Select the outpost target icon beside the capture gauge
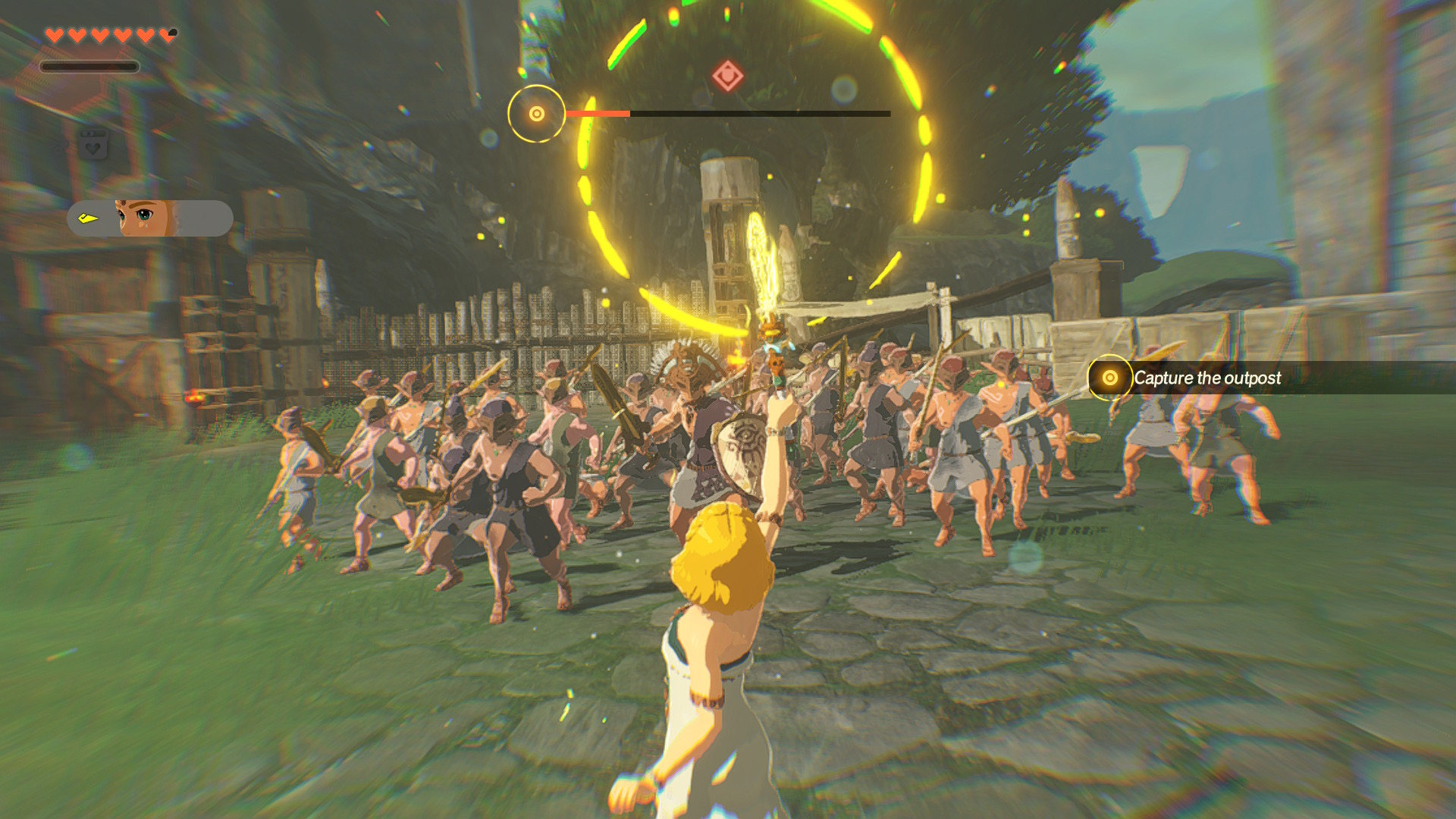The image size is (1456, 819). coord(536,114)
